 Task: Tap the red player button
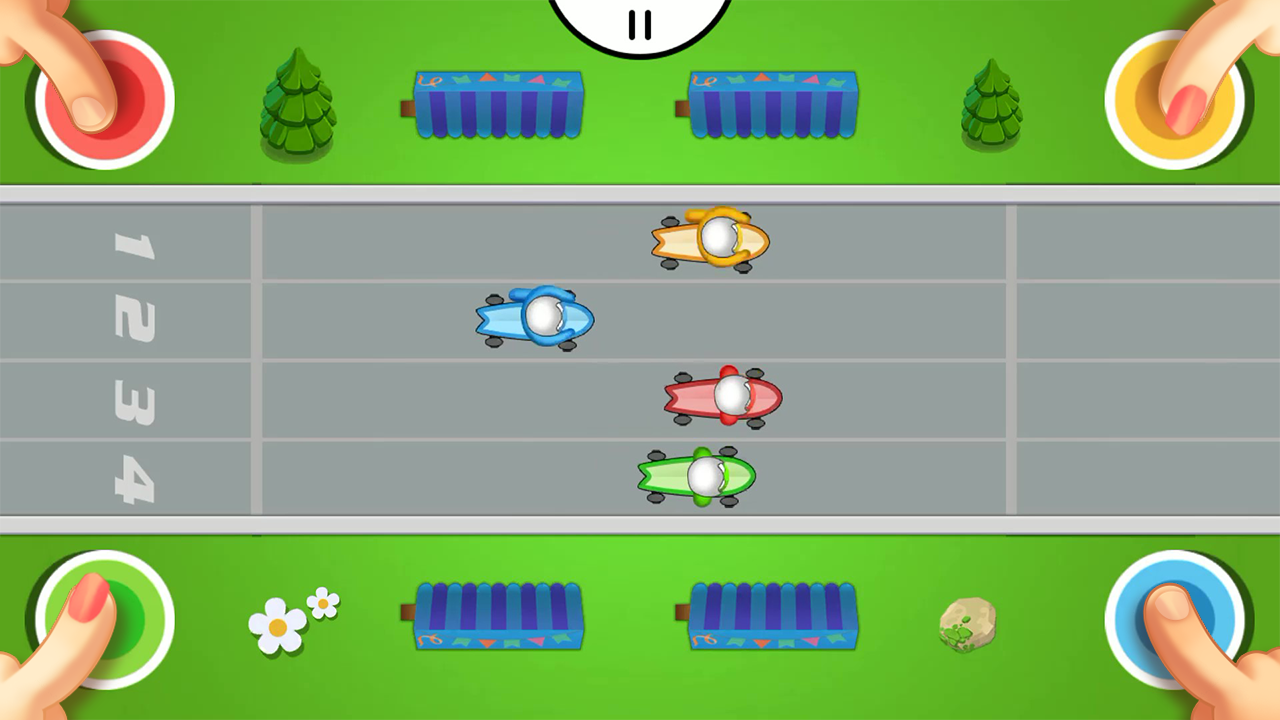click(x=100, y=95)
